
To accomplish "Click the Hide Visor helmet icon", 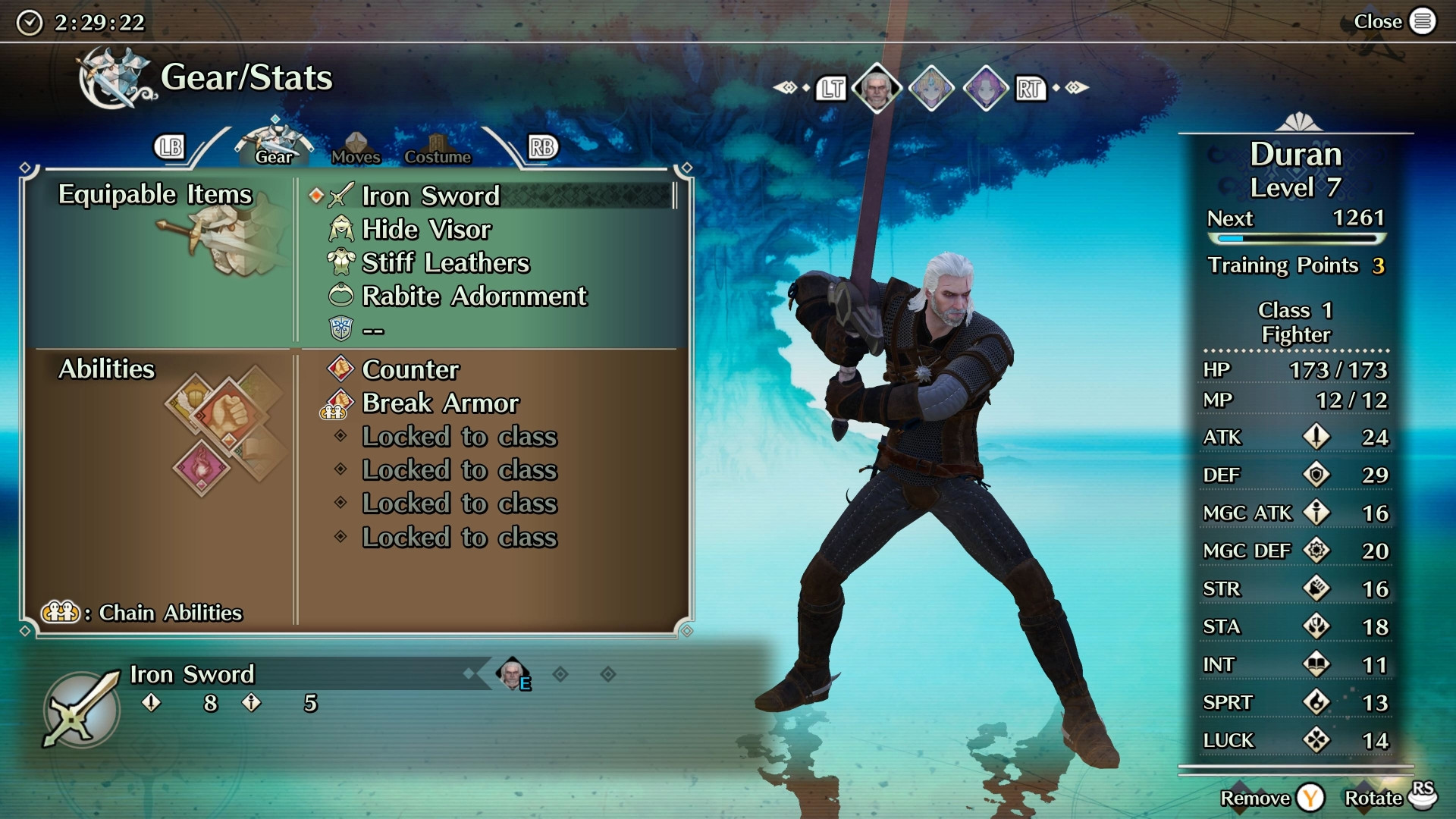I will pyautogui.click(x=340, y=229).
